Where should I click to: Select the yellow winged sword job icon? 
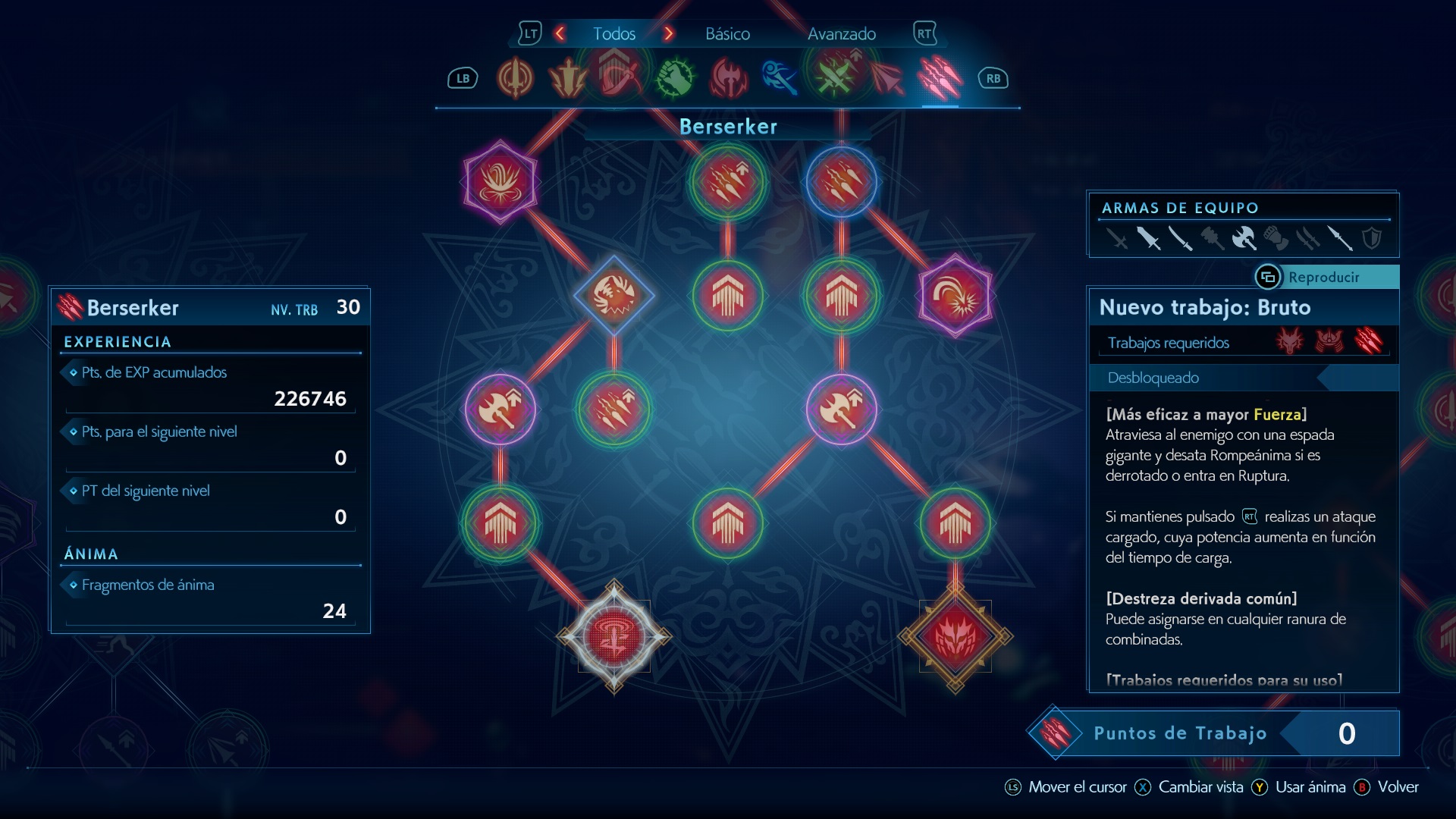[x=568, y=78]
